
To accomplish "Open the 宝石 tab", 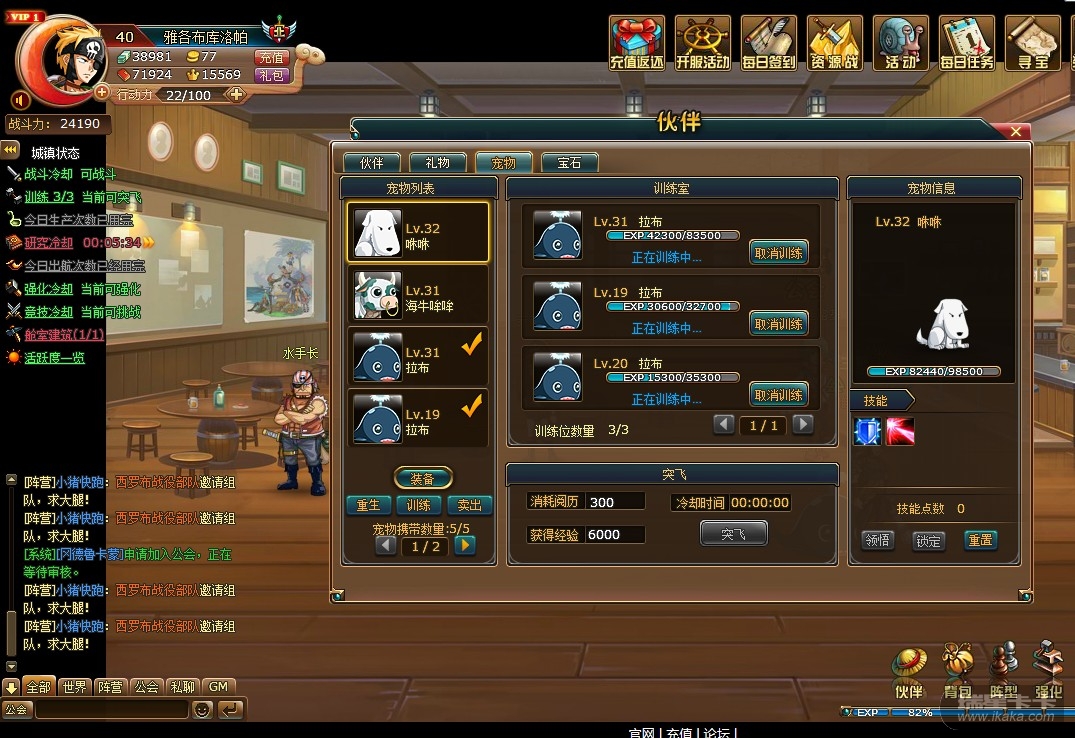I will pyautogui.click(x=569, y=163).
